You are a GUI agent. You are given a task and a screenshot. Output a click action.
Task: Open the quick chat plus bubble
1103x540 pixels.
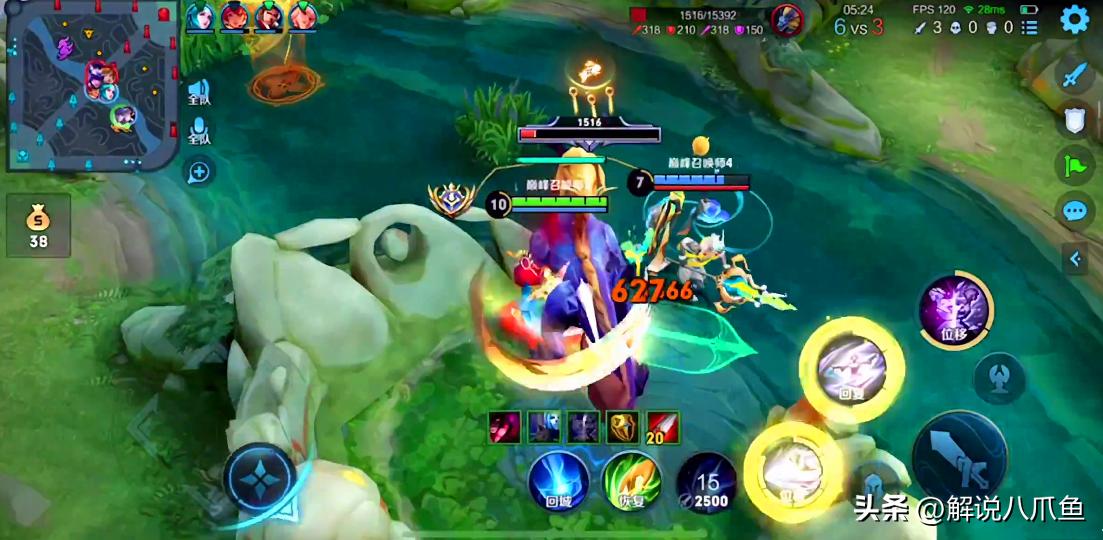(x=199, y=172)
